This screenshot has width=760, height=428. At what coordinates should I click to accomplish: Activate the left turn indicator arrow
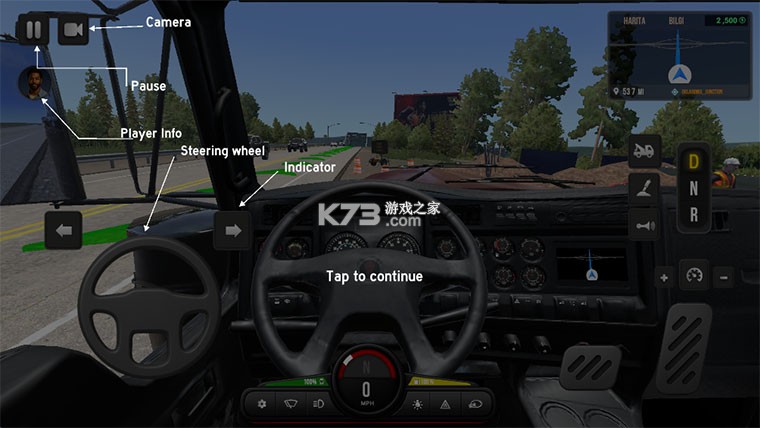tap(64, 231)
